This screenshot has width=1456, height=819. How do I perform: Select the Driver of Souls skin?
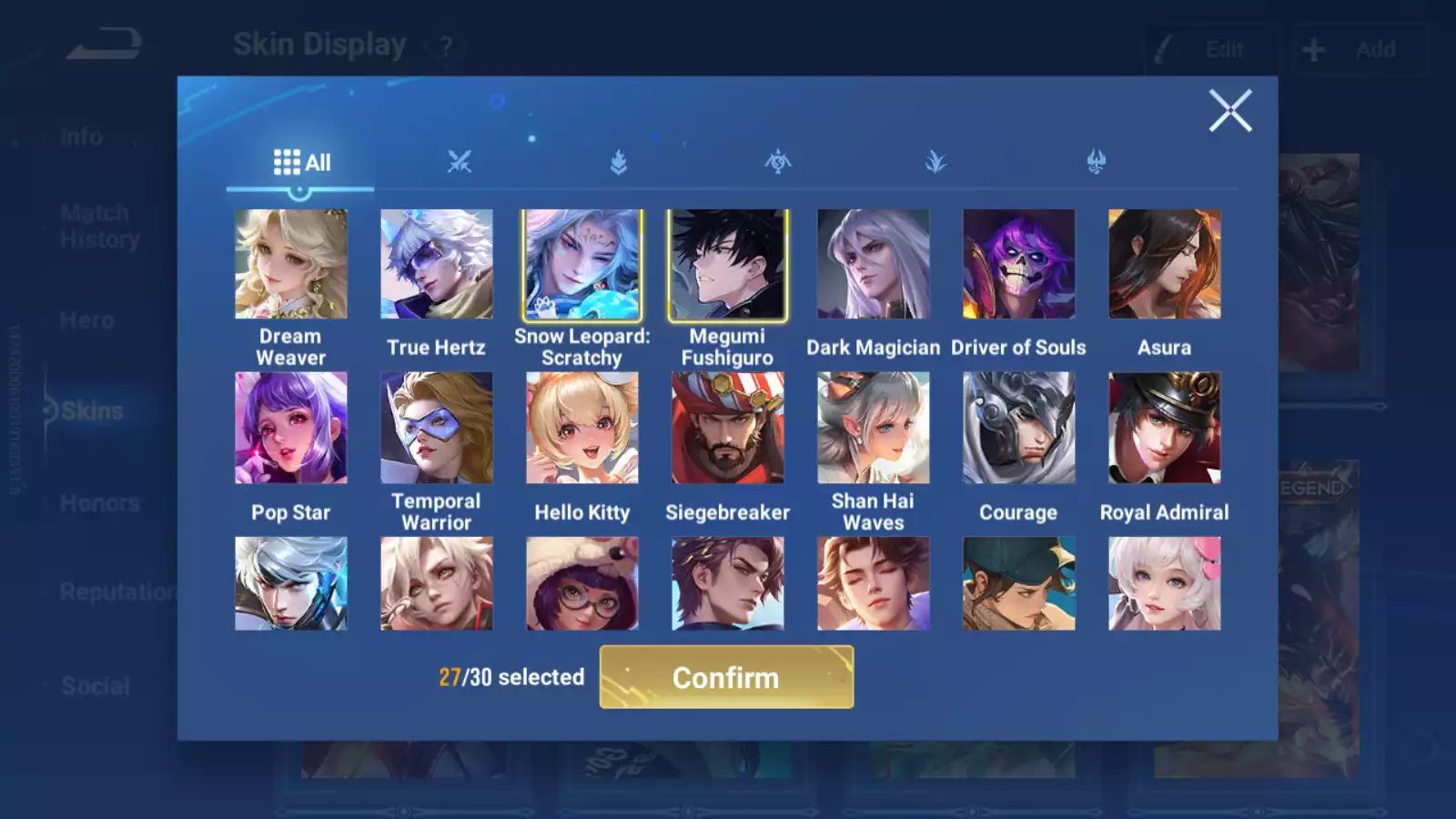1019,265
